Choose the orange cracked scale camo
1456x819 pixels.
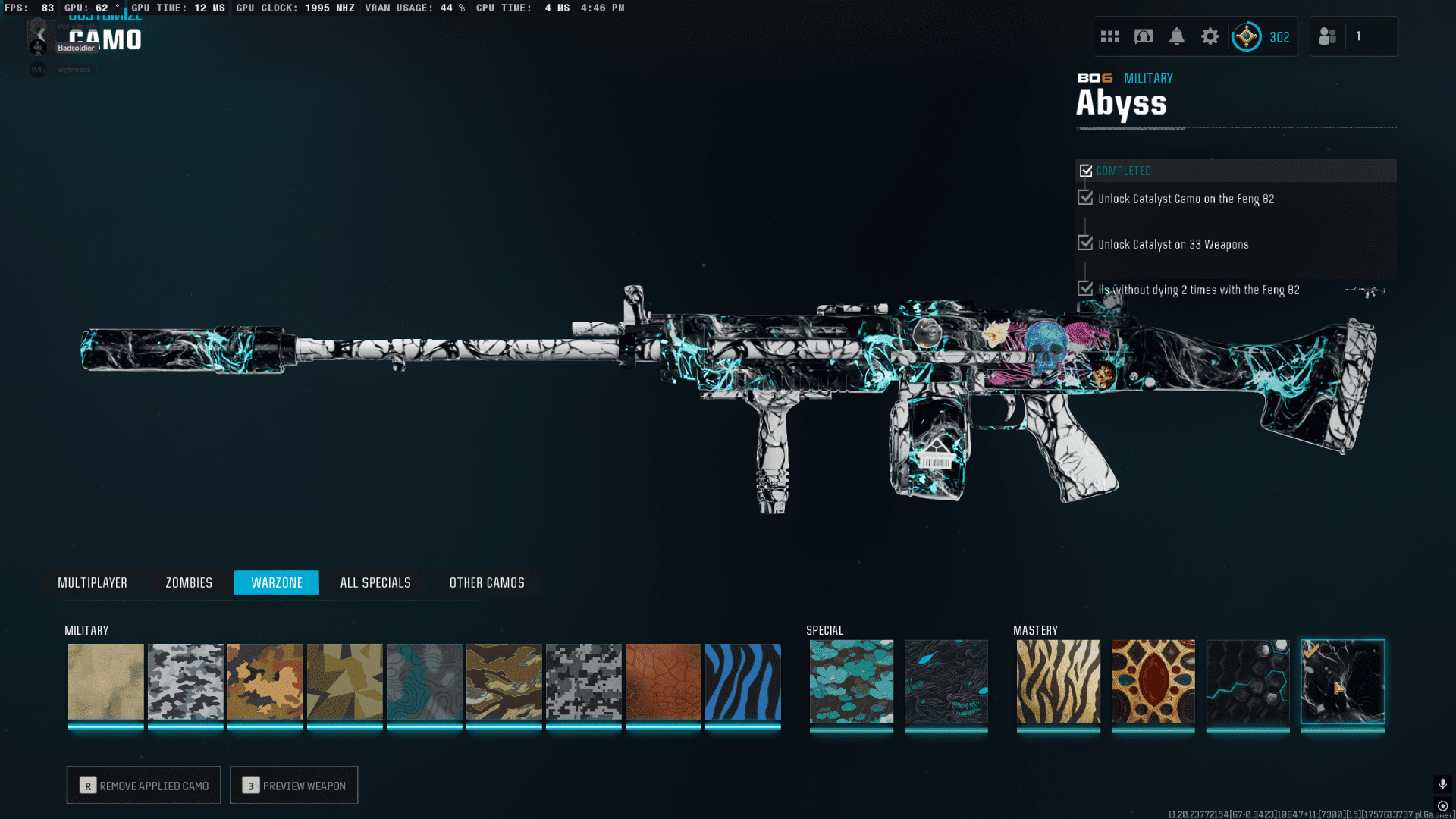point(663,682)
